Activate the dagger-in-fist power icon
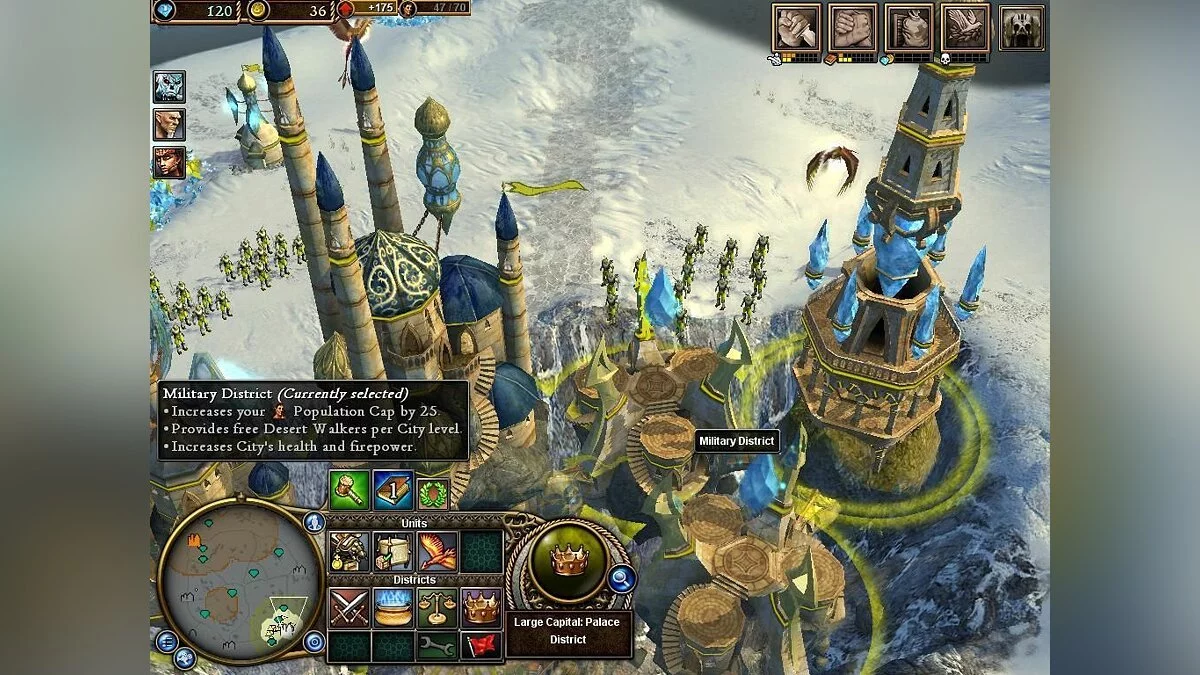1200x675 pixels. (x=796, y=27)
